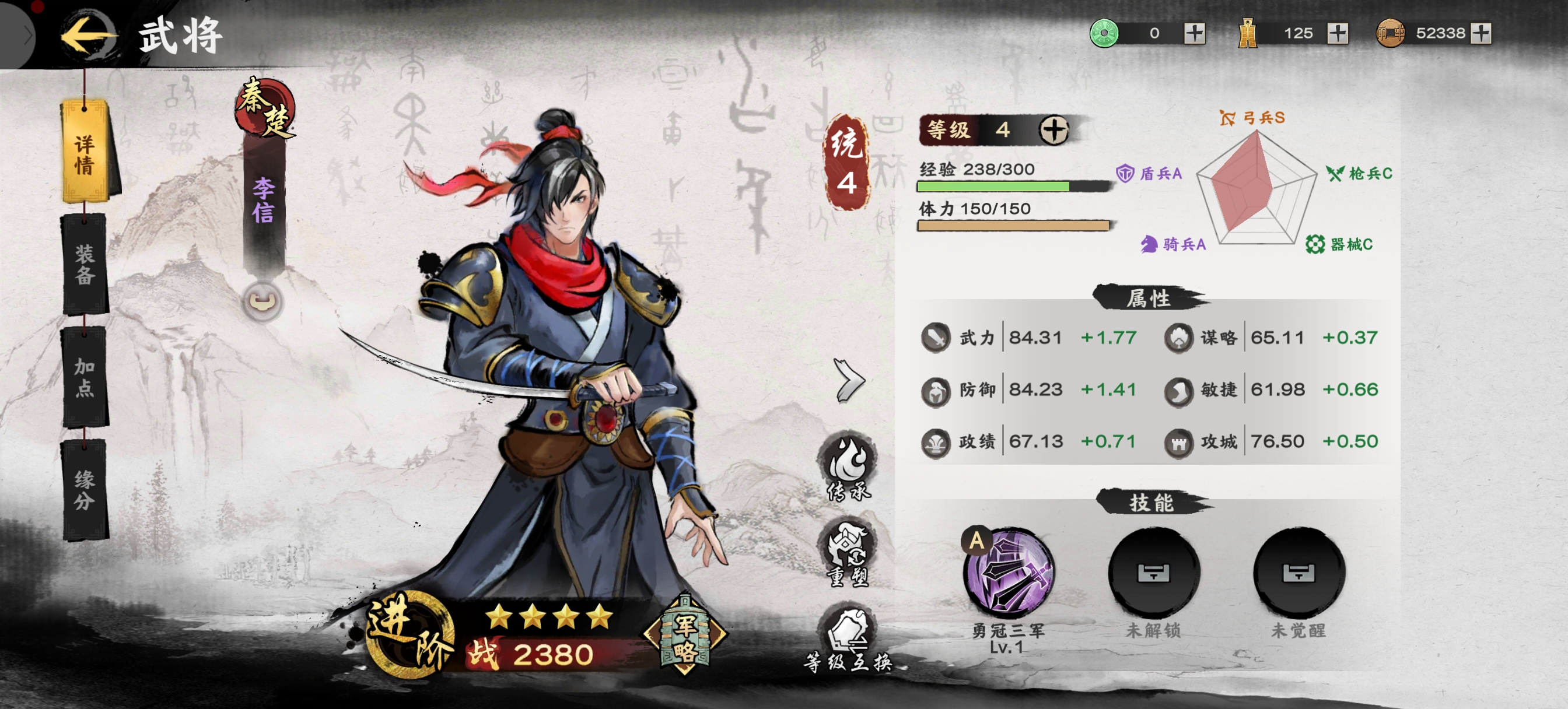This screenshot has width=1568, height=709.
Task: Tap the 未解锁 locked skill slot
Action: click(x=1153, y=573)
